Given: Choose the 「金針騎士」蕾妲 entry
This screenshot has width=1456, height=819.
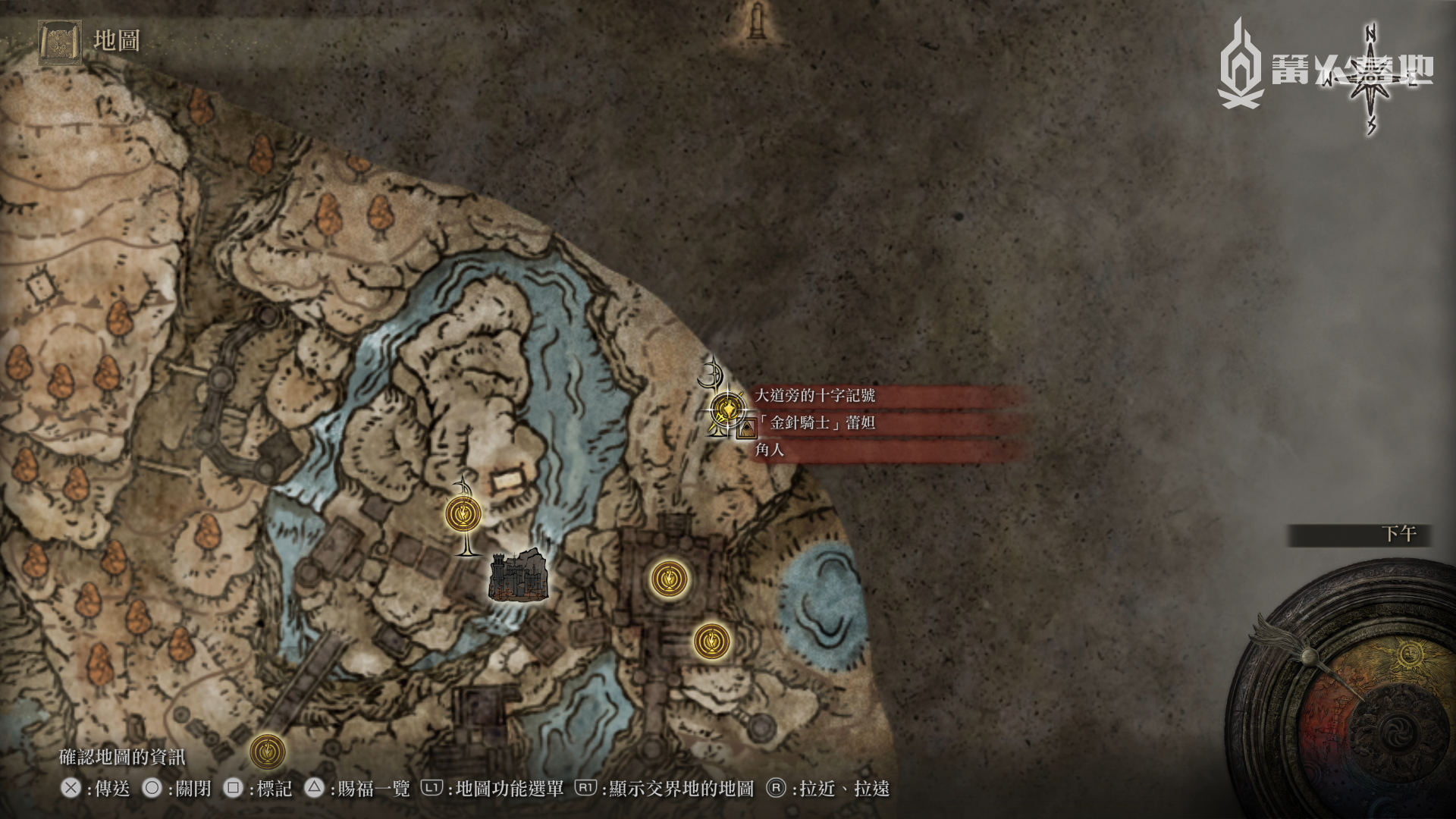Looking at the screenshot, I should 822,422.
